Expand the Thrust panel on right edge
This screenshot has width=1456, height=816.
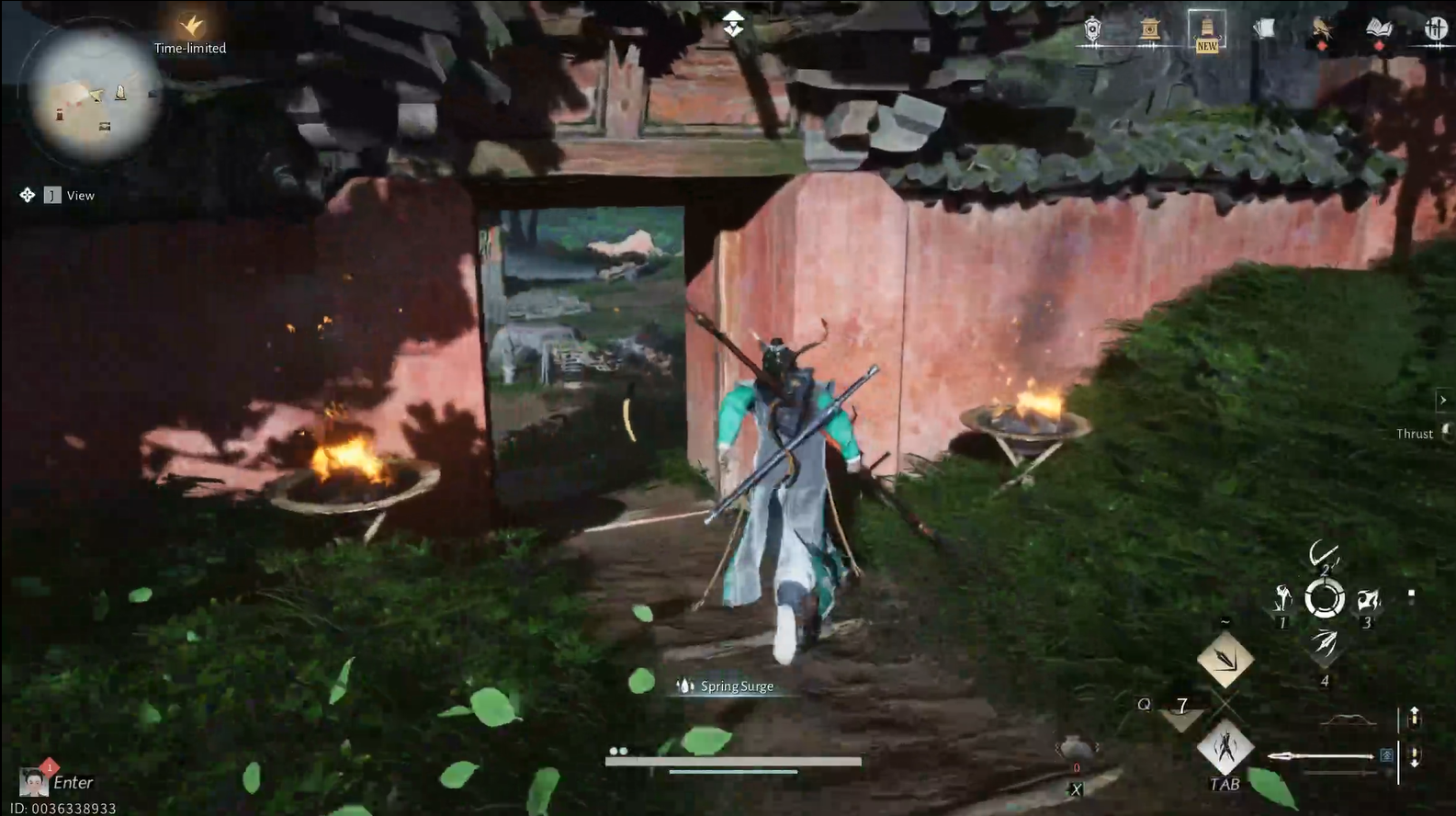tap(1444, 400)
